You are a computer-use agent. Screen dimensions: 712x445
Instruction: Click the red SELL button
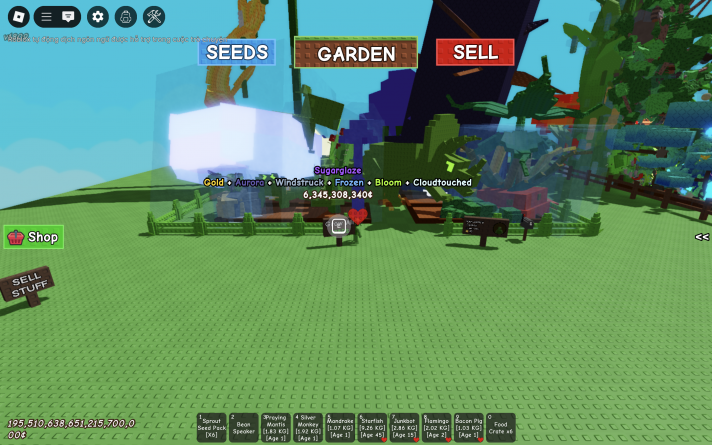tap(475, 52)
